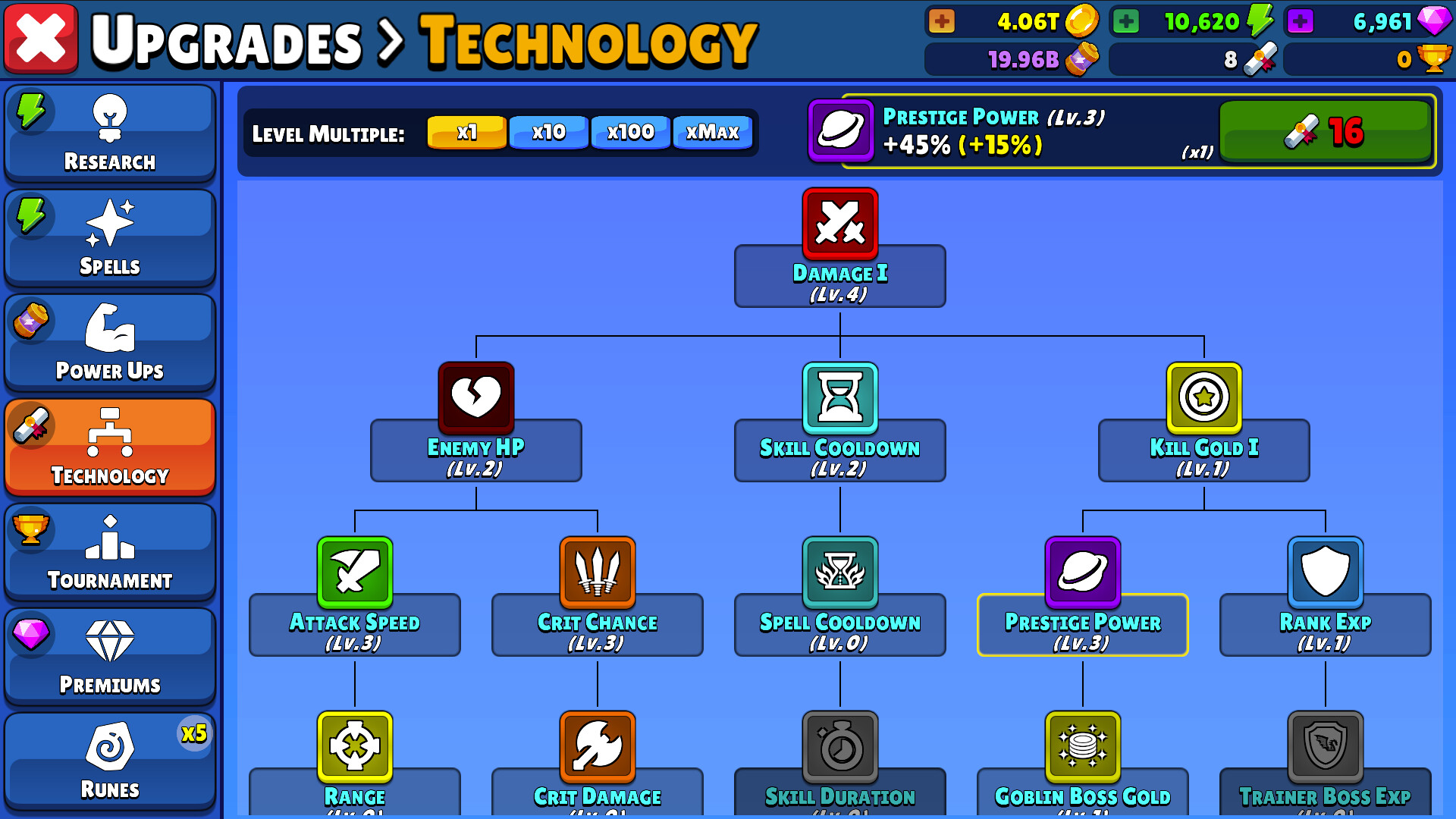Click the x5 badge on Runes
Viewport: 1456px width, 819px height.
point(195,734)
